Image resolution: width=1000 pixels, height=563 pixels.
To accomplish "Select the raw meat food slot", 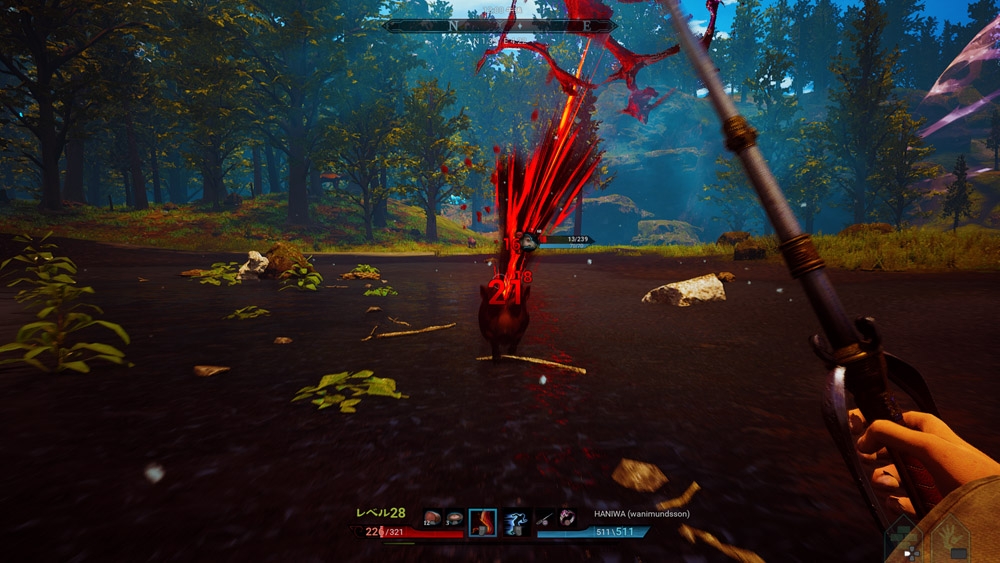I will (x=433, y=518).
